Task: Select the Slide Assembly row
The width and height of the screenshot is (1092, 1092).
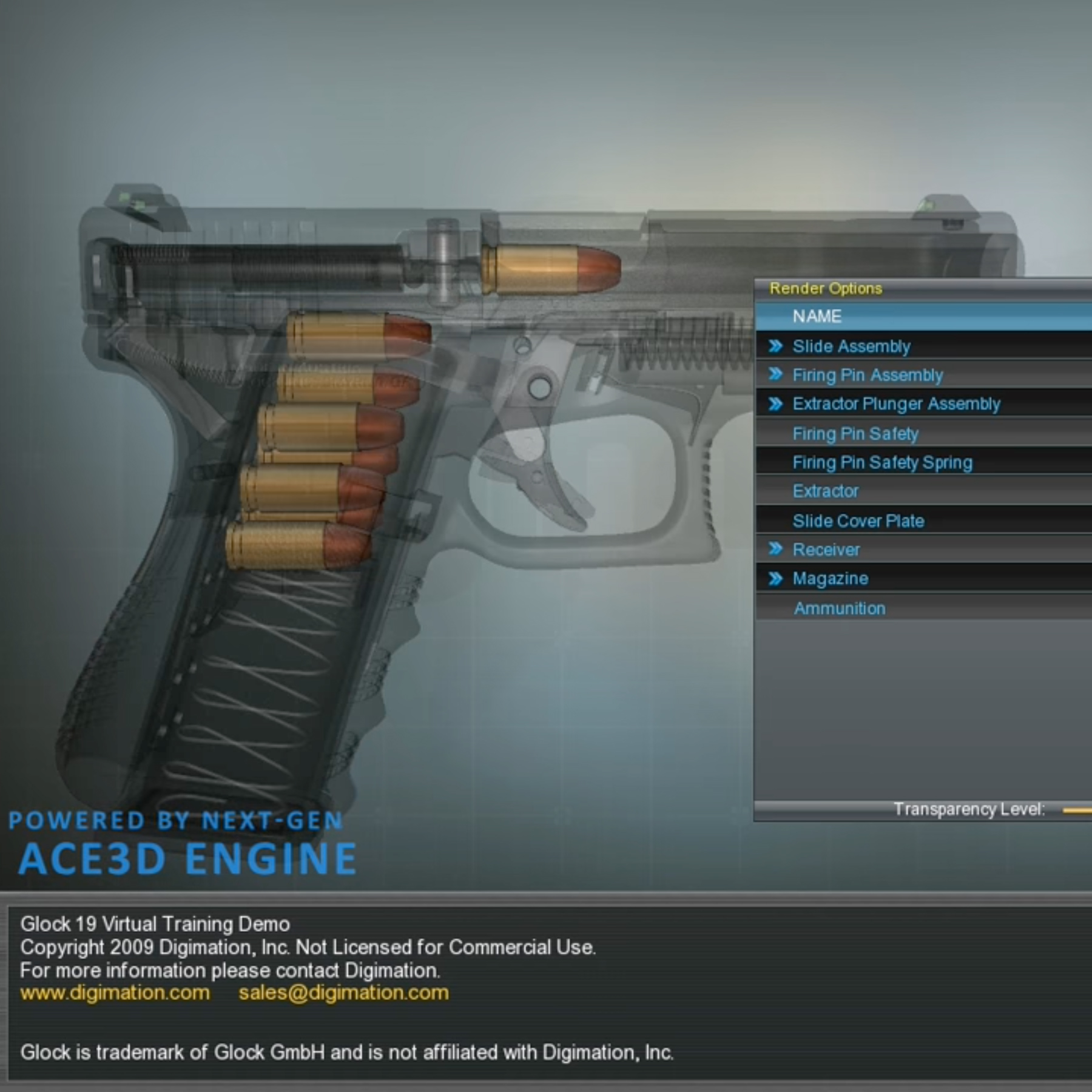Action: click(x=851, y=346)
